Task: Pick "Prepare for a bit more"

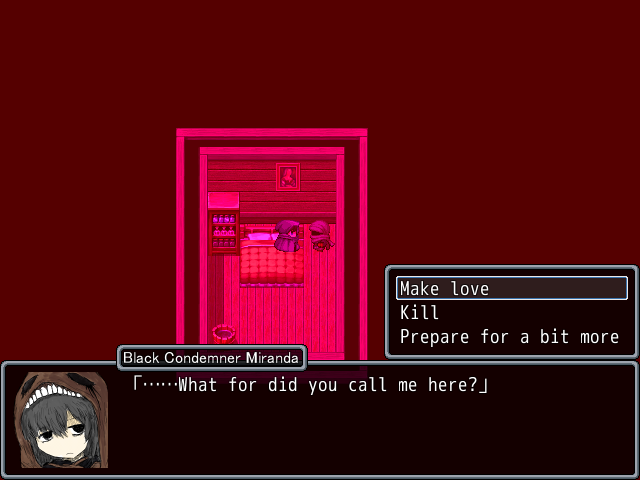Action: click(509, 337)
